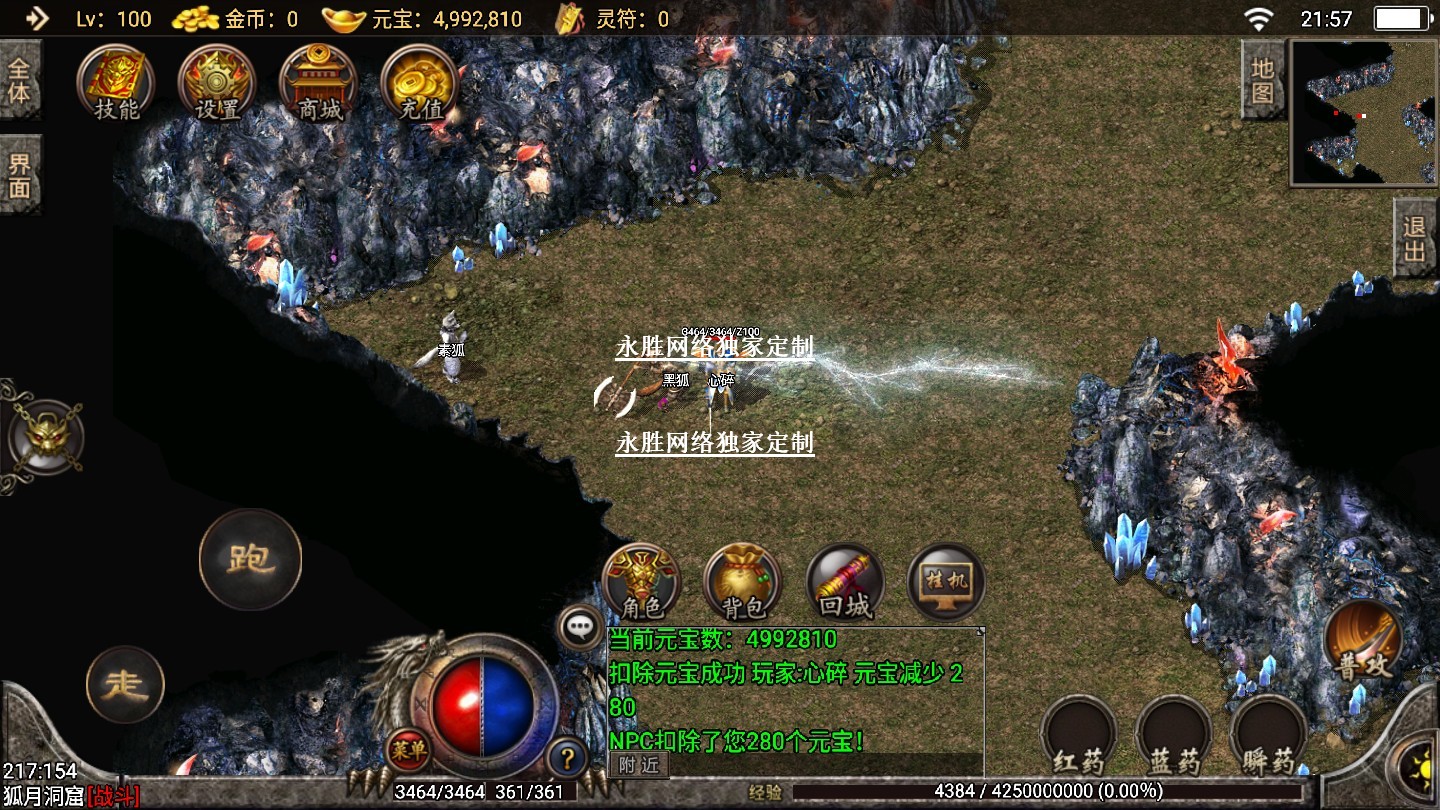Open the 背包 bag inventory
The width and height of the screenshot is (1440, 810).
(x=743, y=581)
